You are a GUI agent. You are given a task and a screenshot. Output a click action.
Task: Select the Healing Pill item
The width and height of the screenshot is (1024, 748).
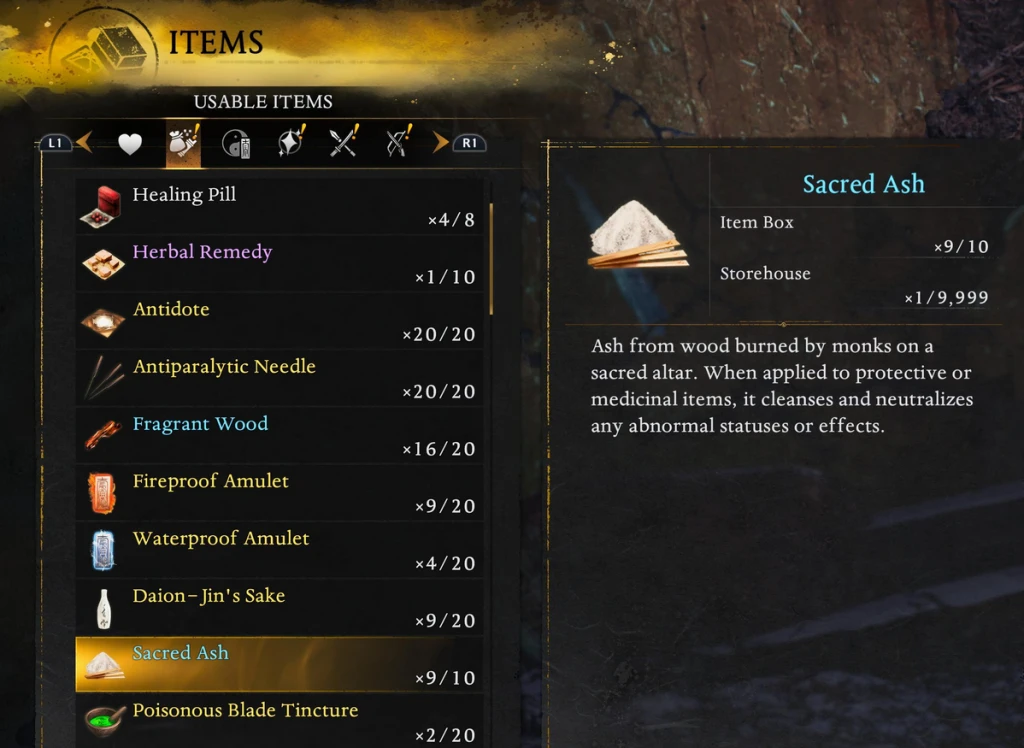(279, 206)
